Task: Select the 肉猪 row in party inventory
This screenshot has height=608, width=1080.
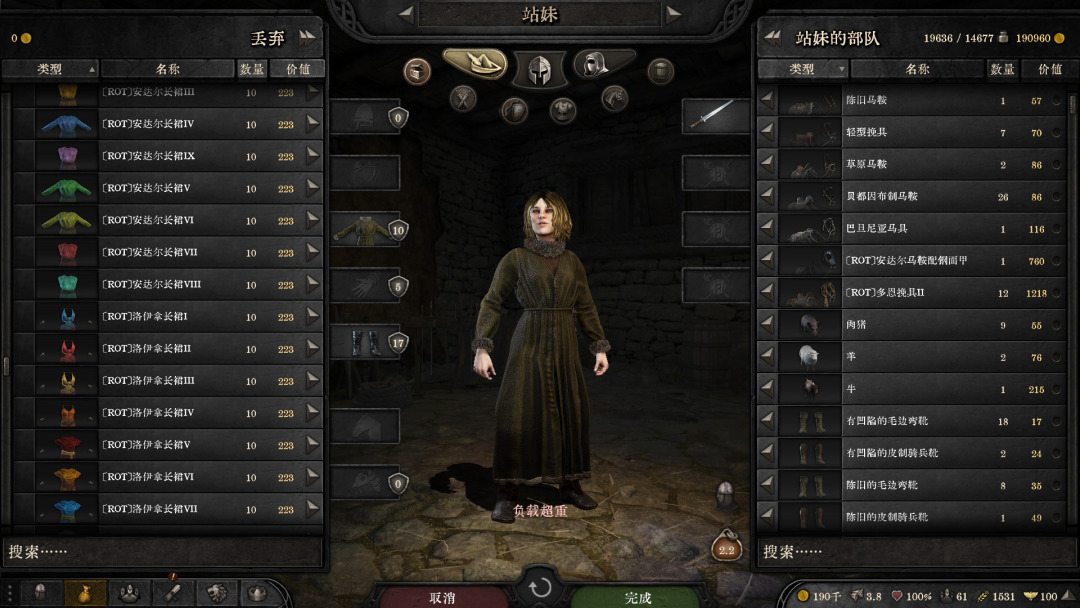Action: pyautogui.click(x=915, y=325)
